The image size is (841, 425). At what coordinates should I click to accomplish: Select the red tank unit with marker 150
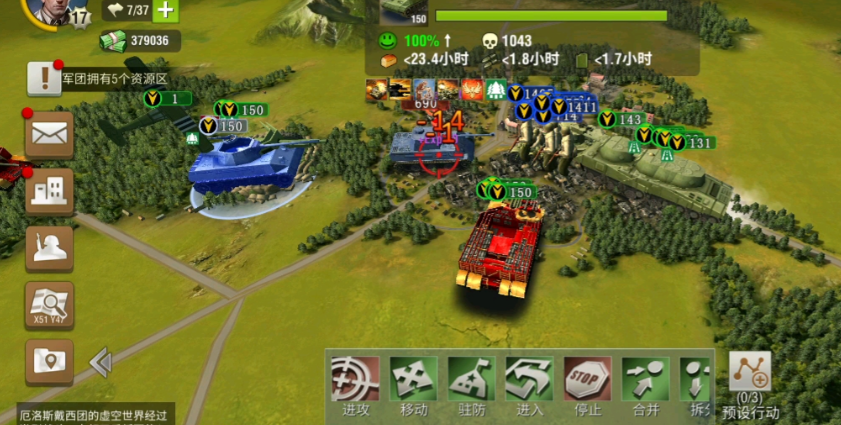click(x=498, y=246)
